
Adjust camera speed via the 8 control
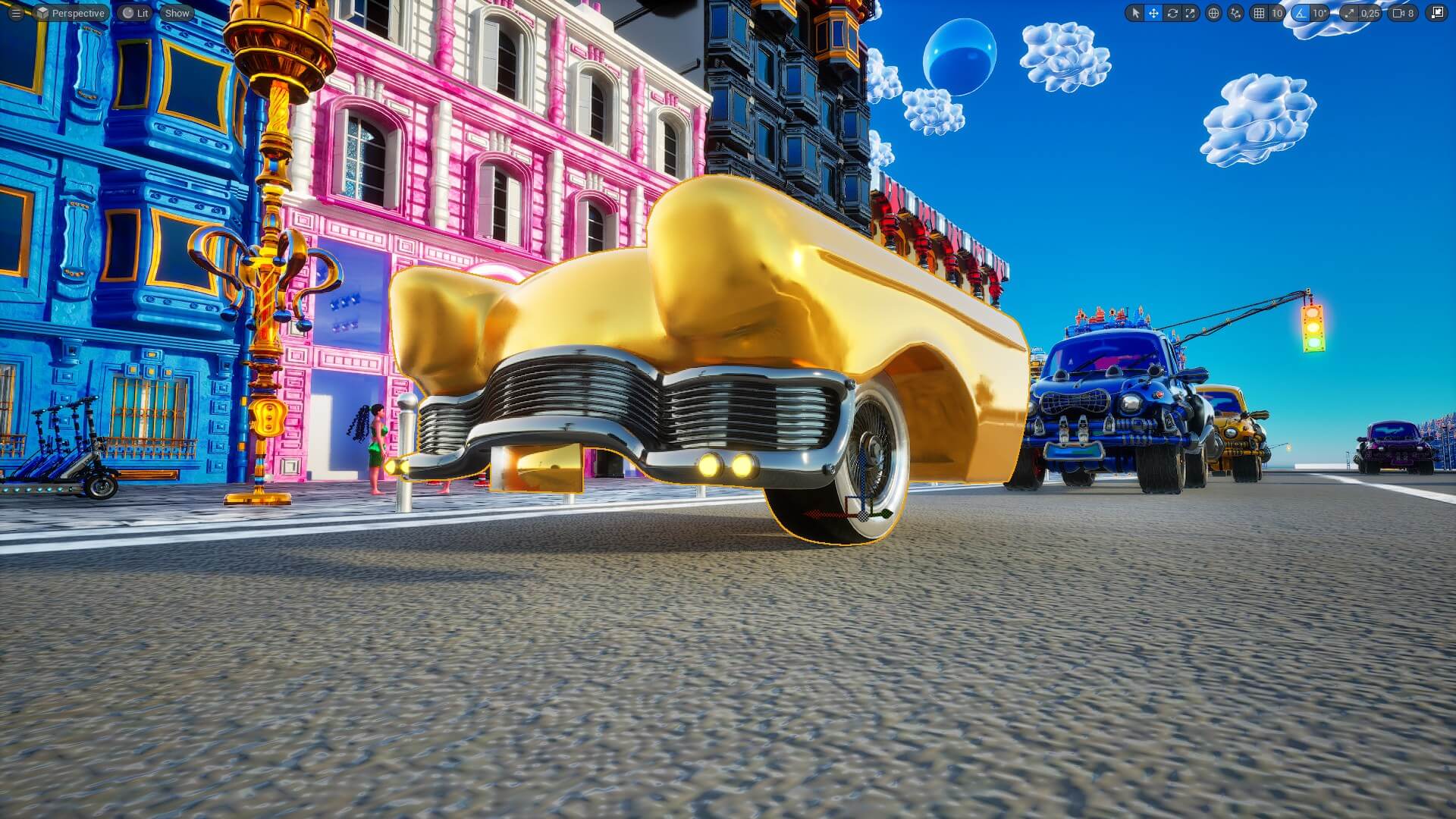(1413, 14)
